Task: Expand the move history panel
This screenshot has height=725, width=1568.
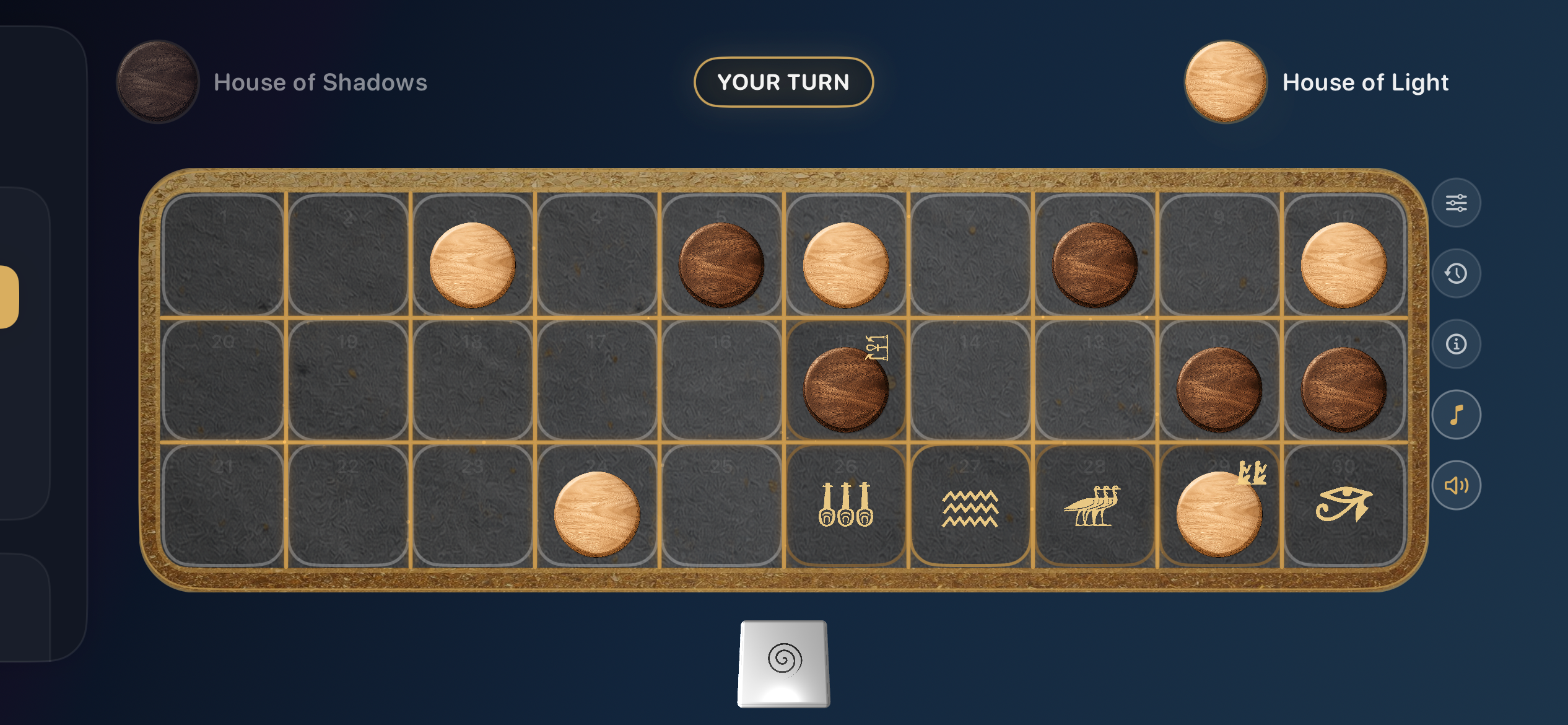Action: click(1456, 273)
